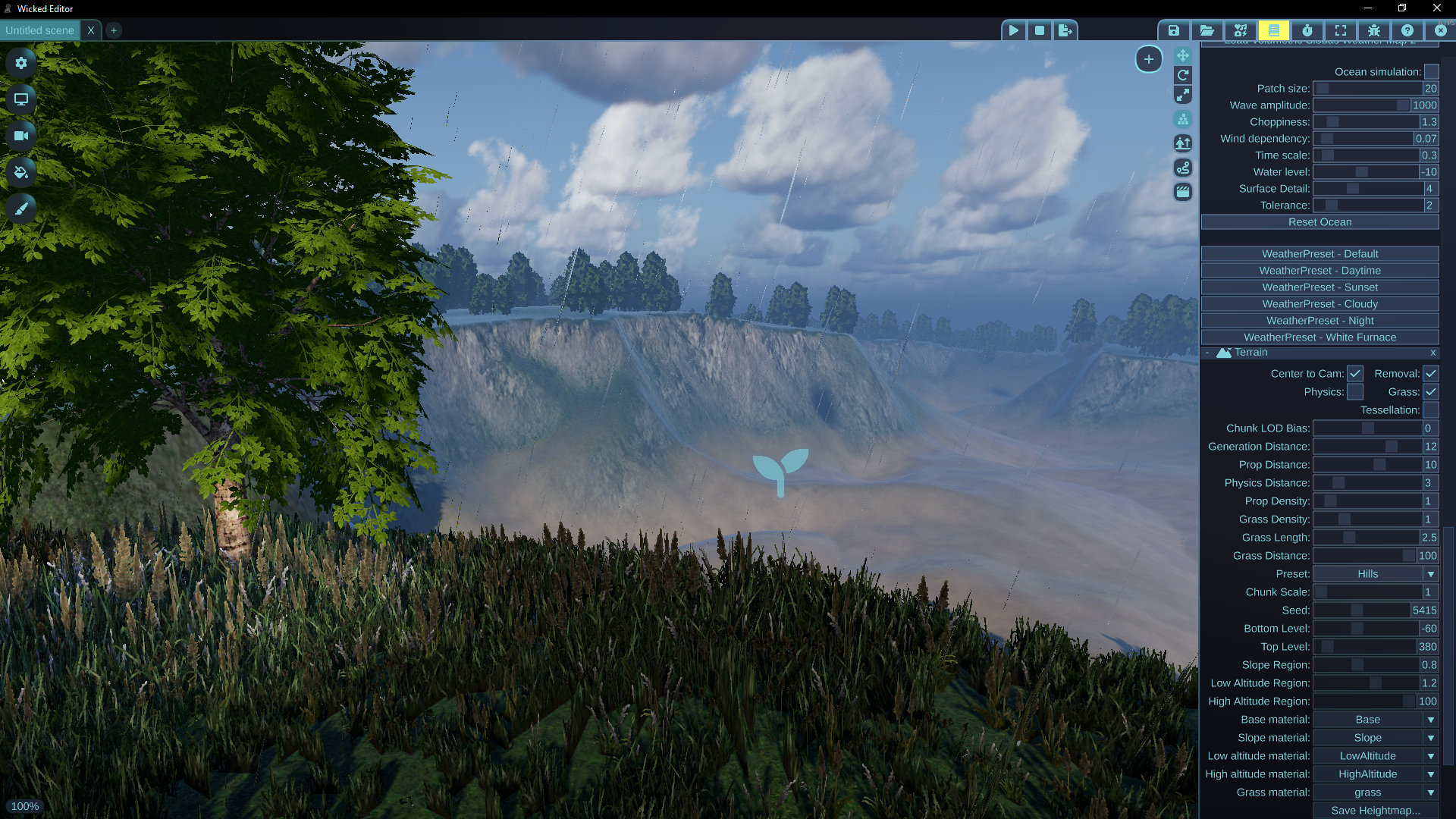Open a file via the folder icon
This screenshot has height=819, width=1456.
(x=1207, y=30)
